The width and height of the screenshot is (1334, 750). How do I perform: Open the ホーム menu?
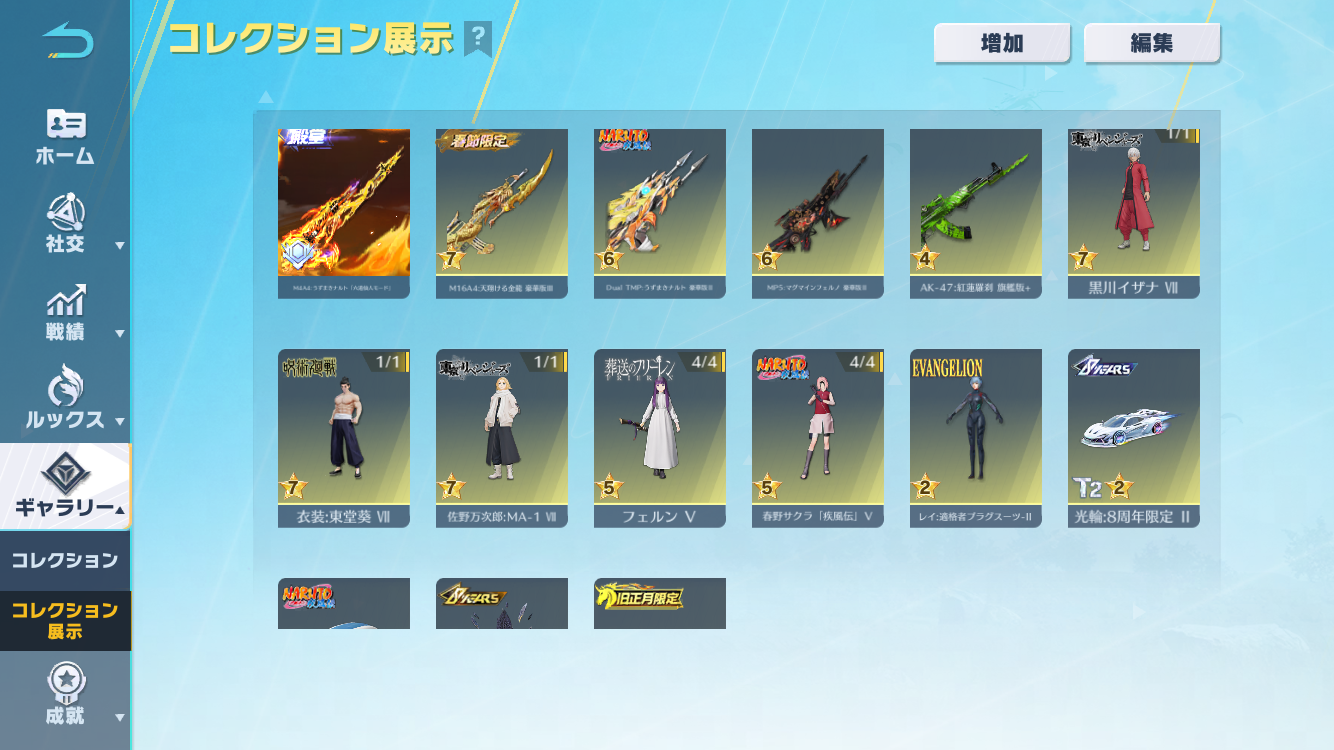(x=65, y=136)
